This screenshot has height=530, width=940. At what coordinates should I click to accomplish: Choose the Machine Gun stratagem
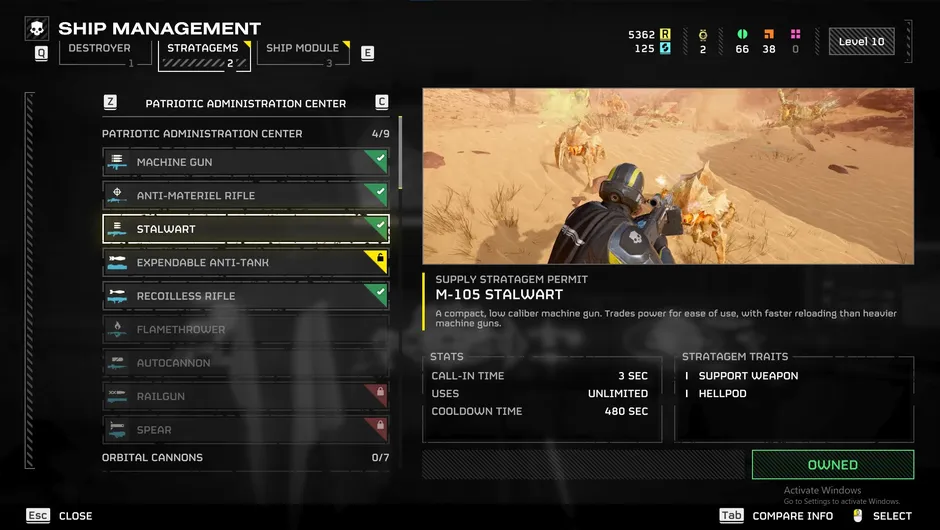click(x=245, y=162)
